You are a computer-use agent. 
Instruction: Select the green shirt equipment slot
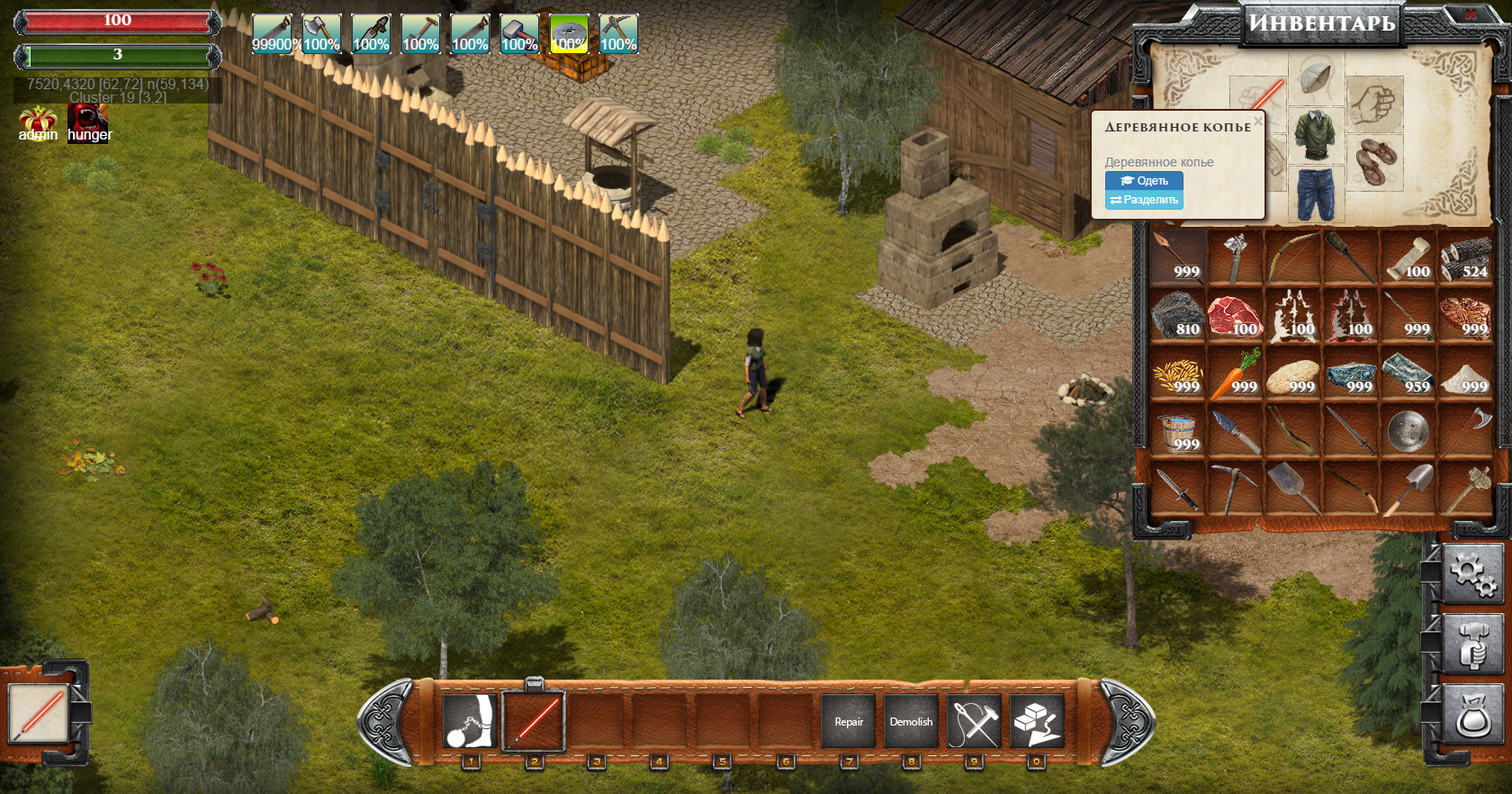[1315, 136]
